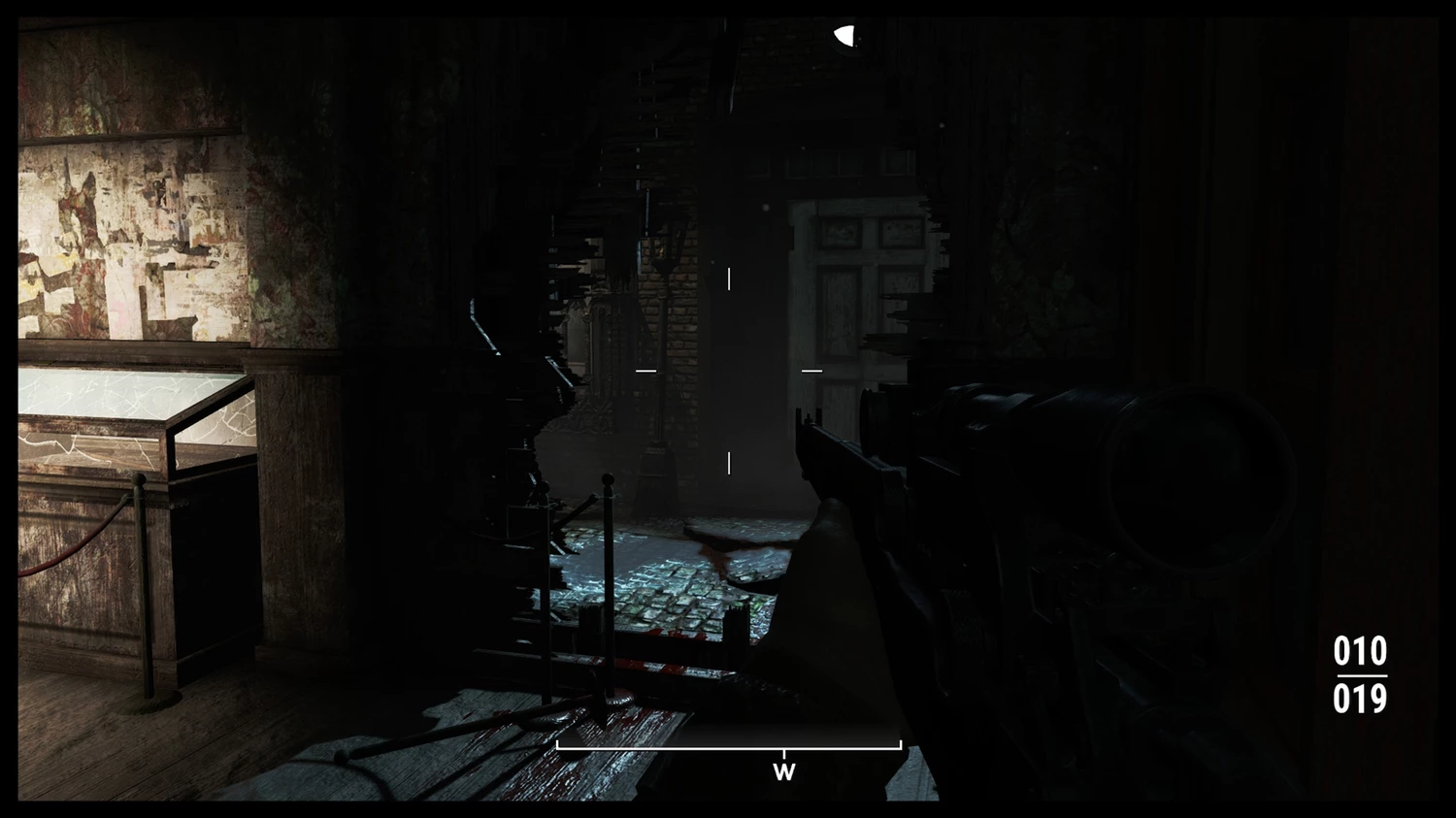Click the compass bar showing W heading
Viewport: 1456px width, 818px height.
[x=729, y=748]
